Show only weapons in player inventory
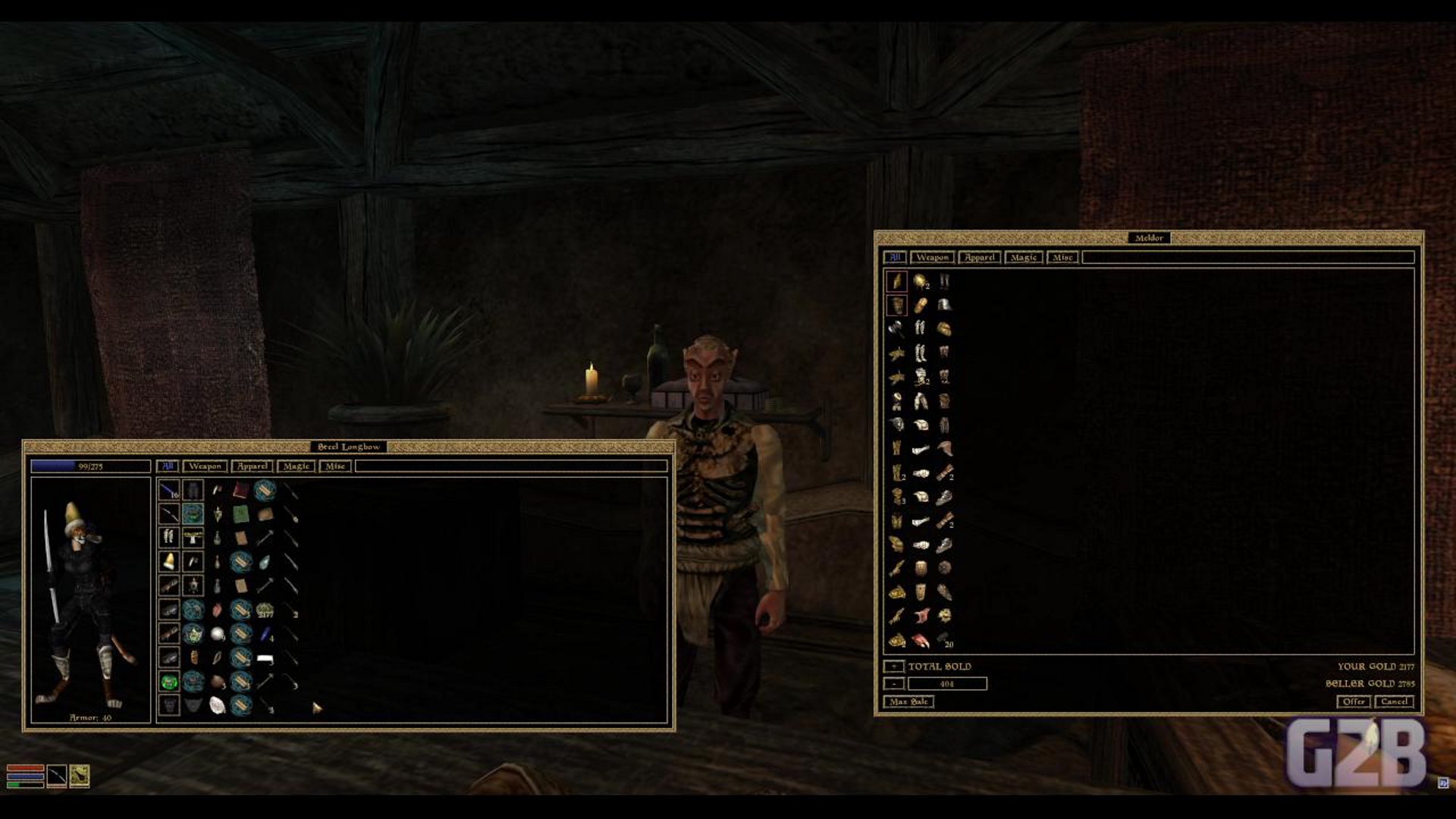This screenshot has height=819, width=1456. tap(205, 466)
